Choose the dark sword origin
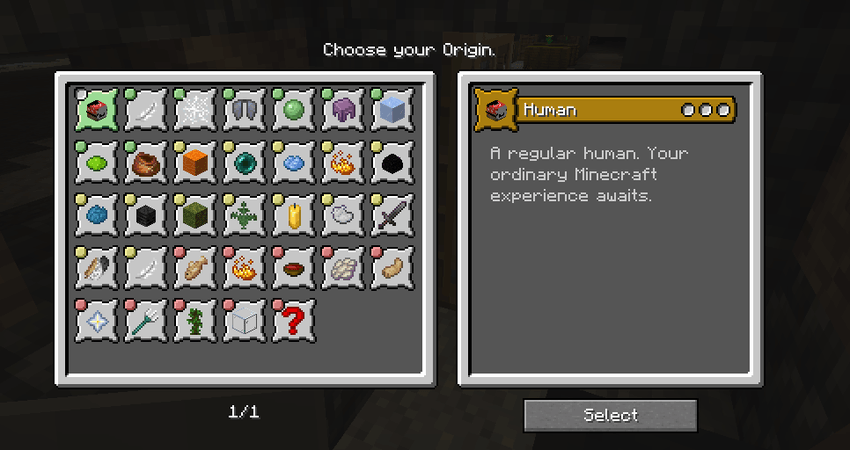This screenshot has height=450, width=850. [x=392, y=215]
